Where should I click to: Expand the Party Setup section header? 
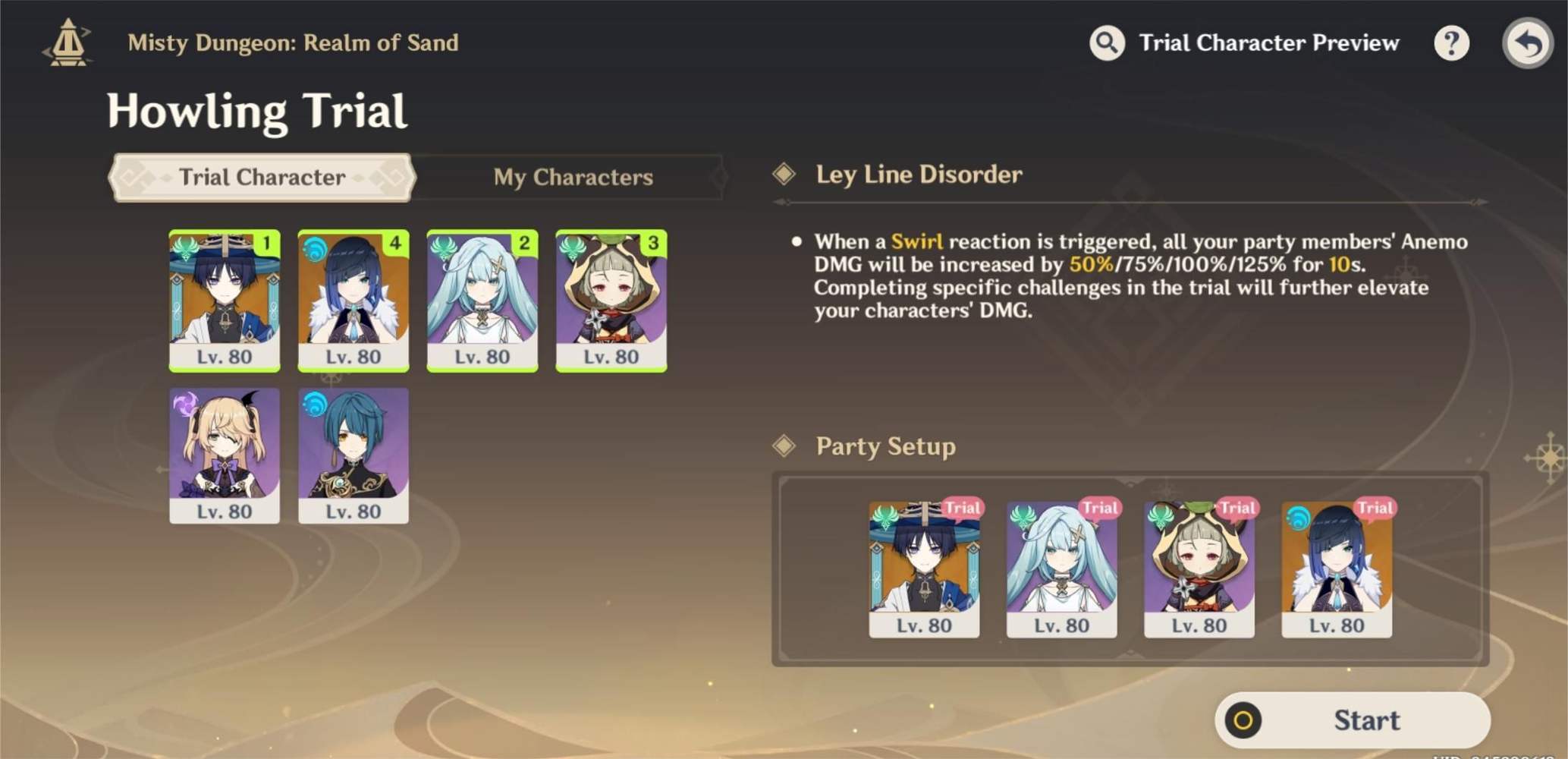(x=885, y=447)
